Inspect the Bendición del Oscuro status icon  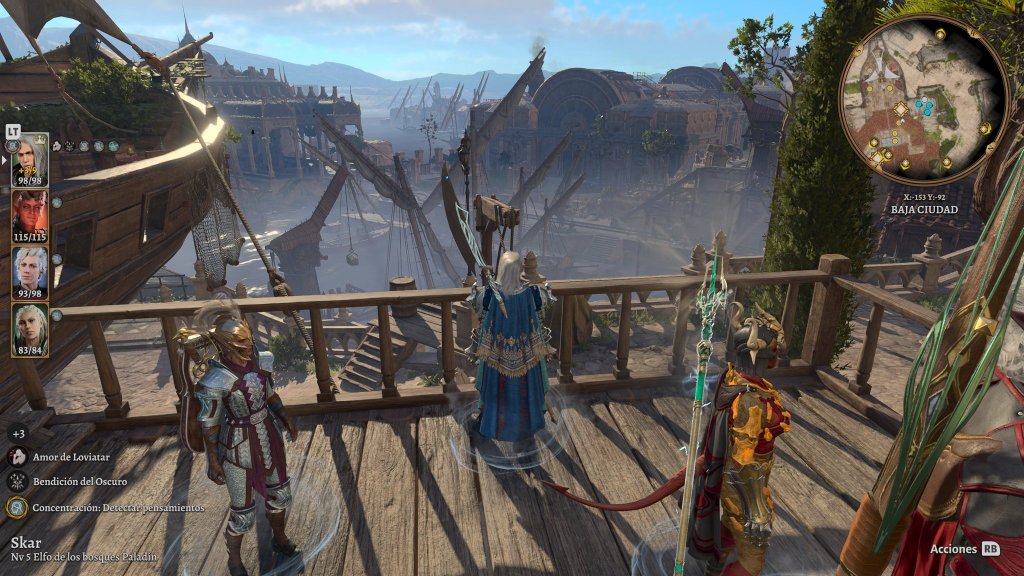click(x=17, y=482)
